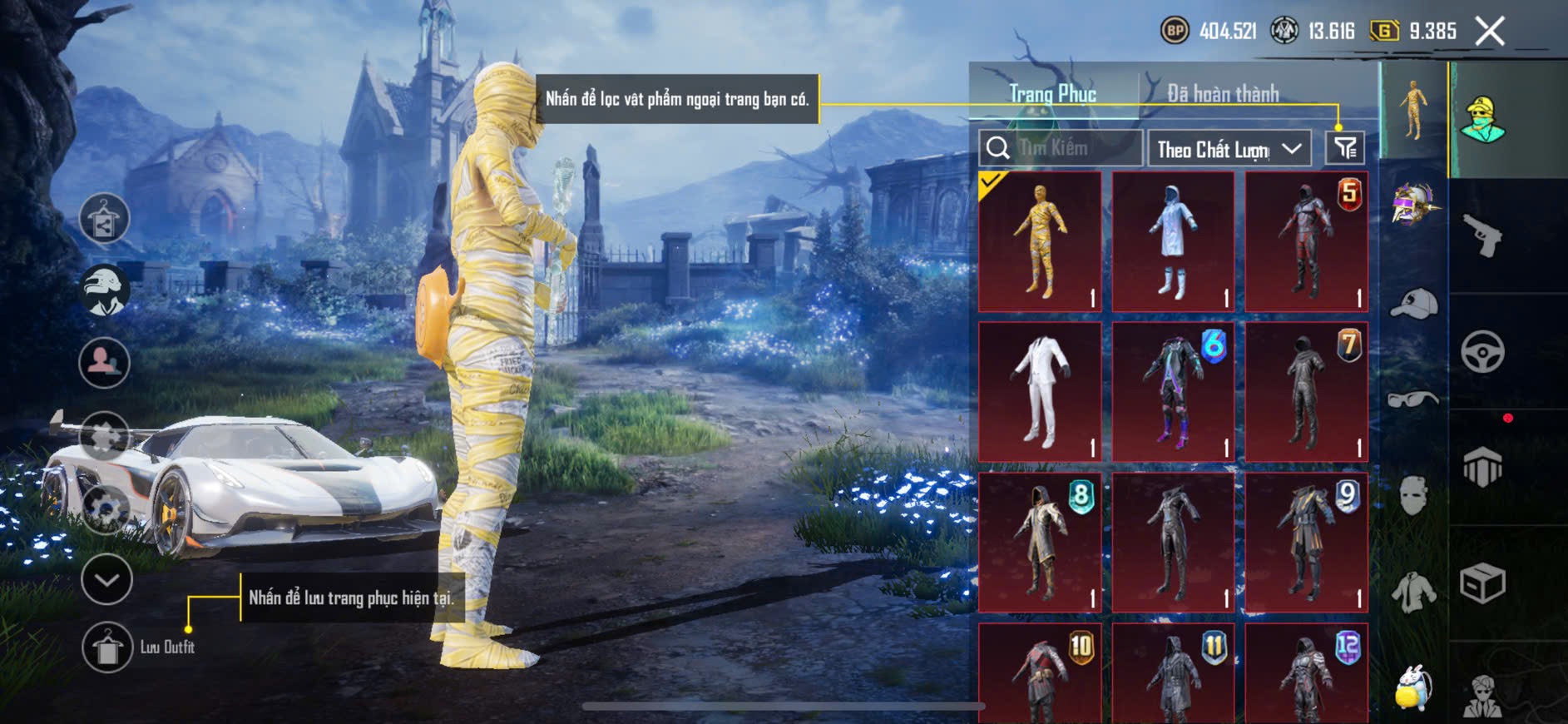Select the Trang Phục tab
The height and width of the screenshot is (724, 1568).
[1052, 94]
